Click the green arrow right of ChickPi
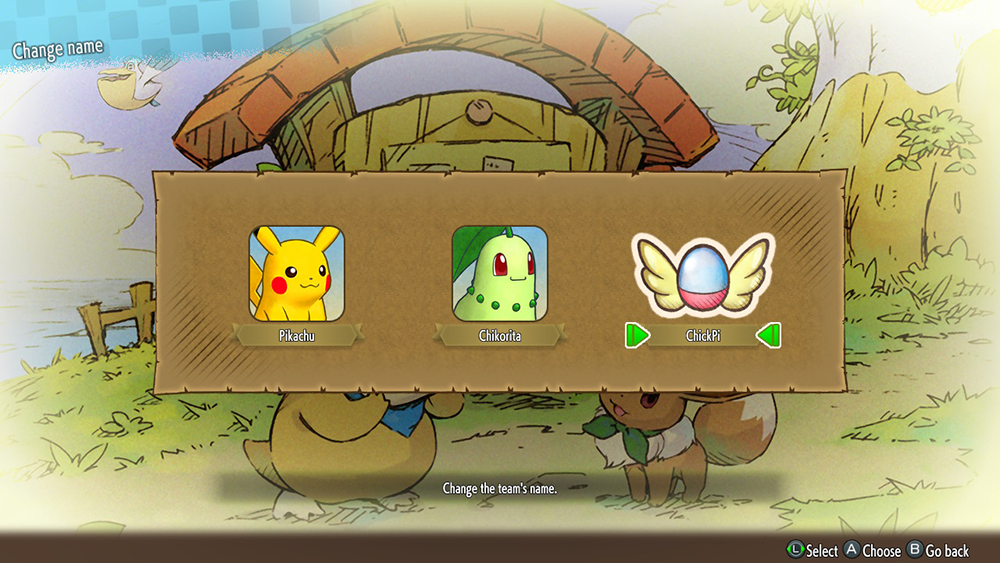The height and width of the screenshot is (563, 1000). (768, 336)
